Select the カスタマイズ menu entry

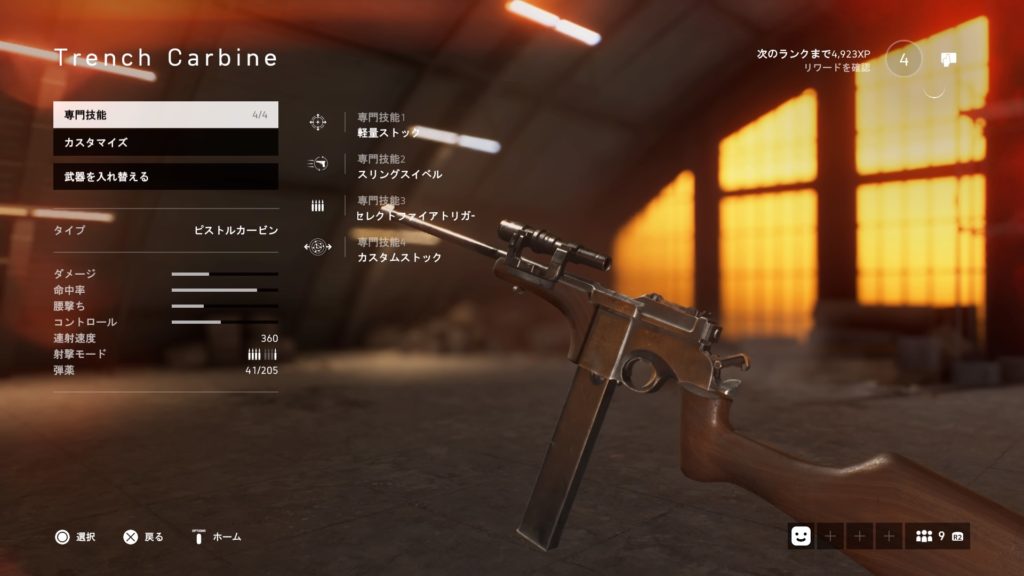point(165,143)
